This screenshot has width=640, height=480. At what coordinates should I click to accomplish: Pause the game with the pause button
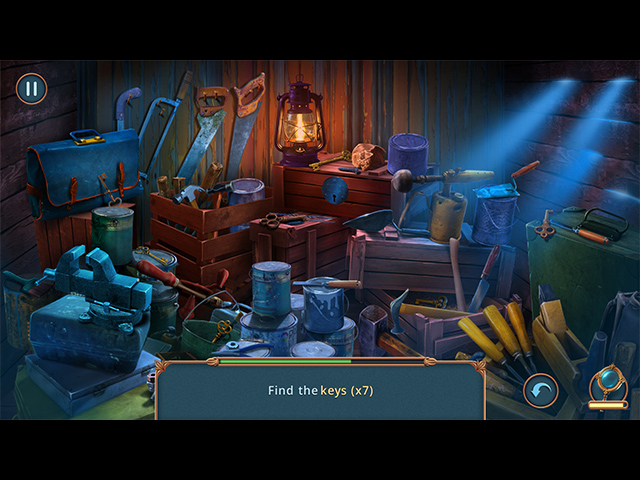[x=31, y=89]
